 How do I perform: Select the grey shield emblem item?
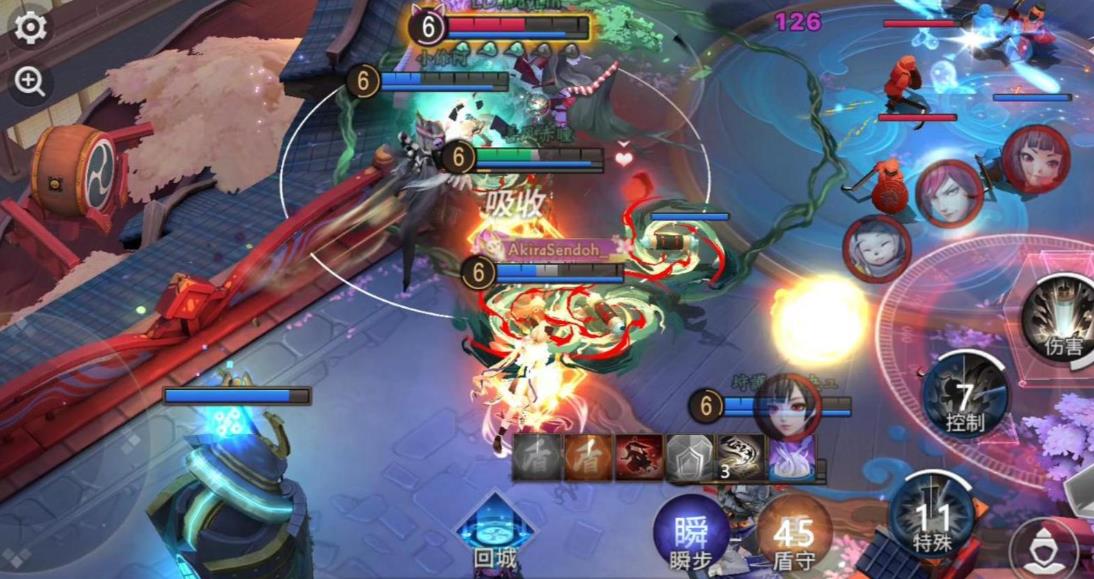click(x=690, y=457)
